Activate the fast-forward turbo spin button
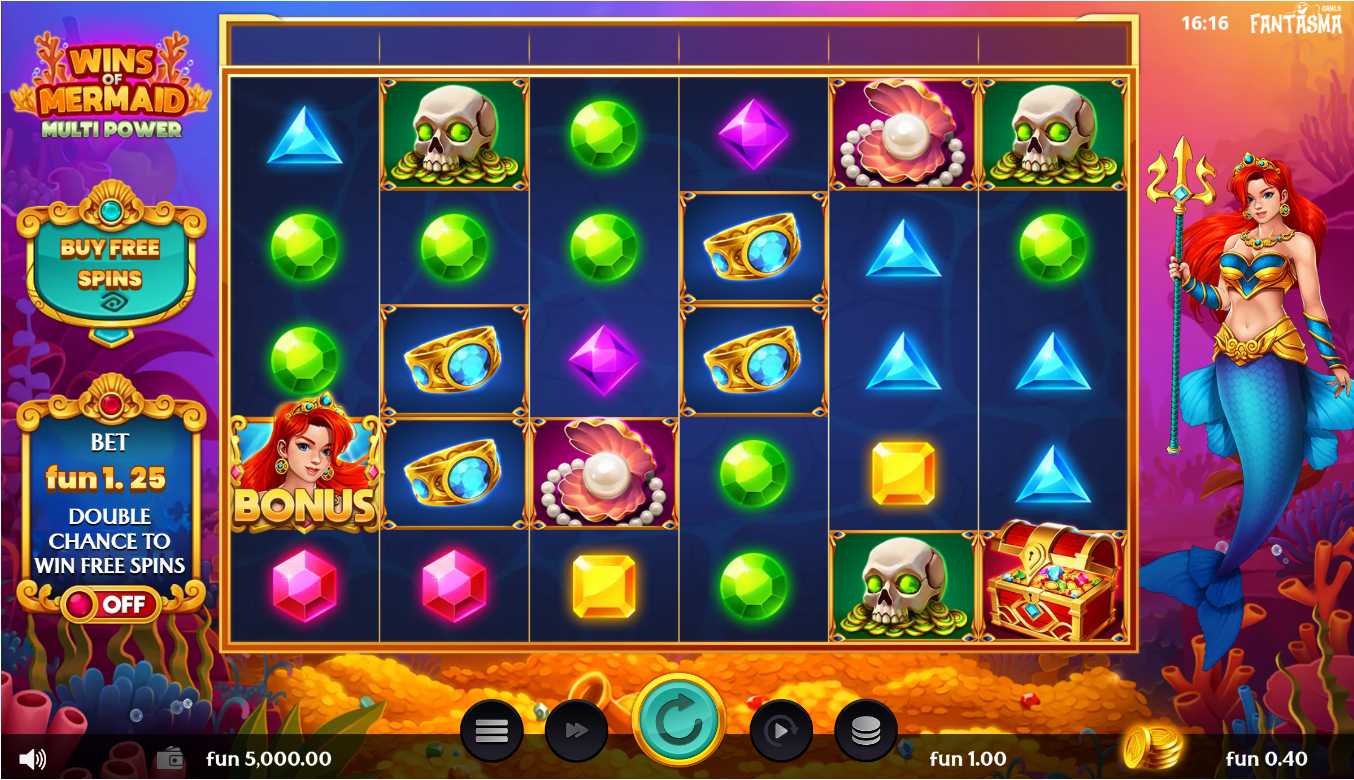 coord(576,731)
